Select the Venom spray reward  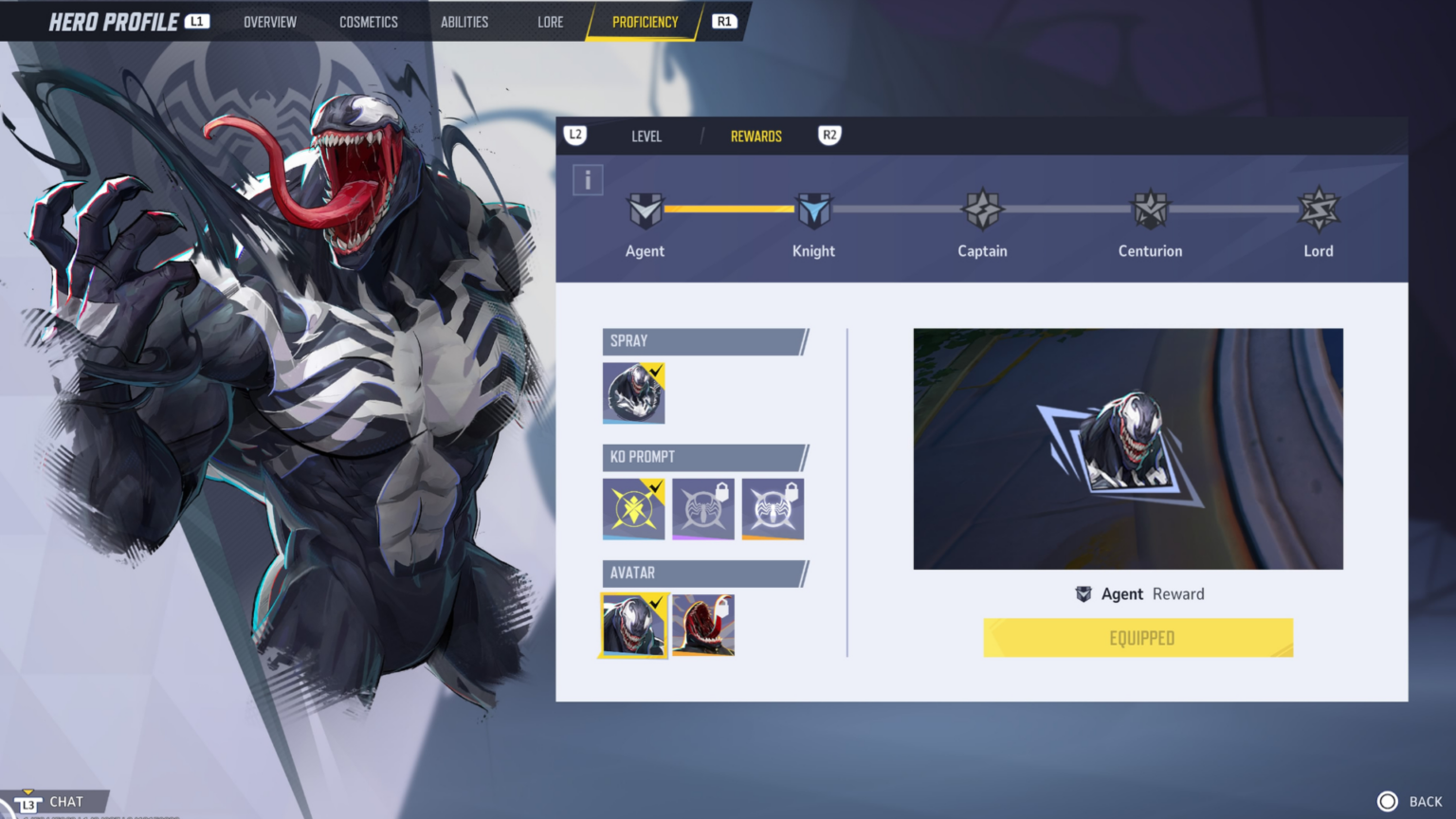coord(634,392)
